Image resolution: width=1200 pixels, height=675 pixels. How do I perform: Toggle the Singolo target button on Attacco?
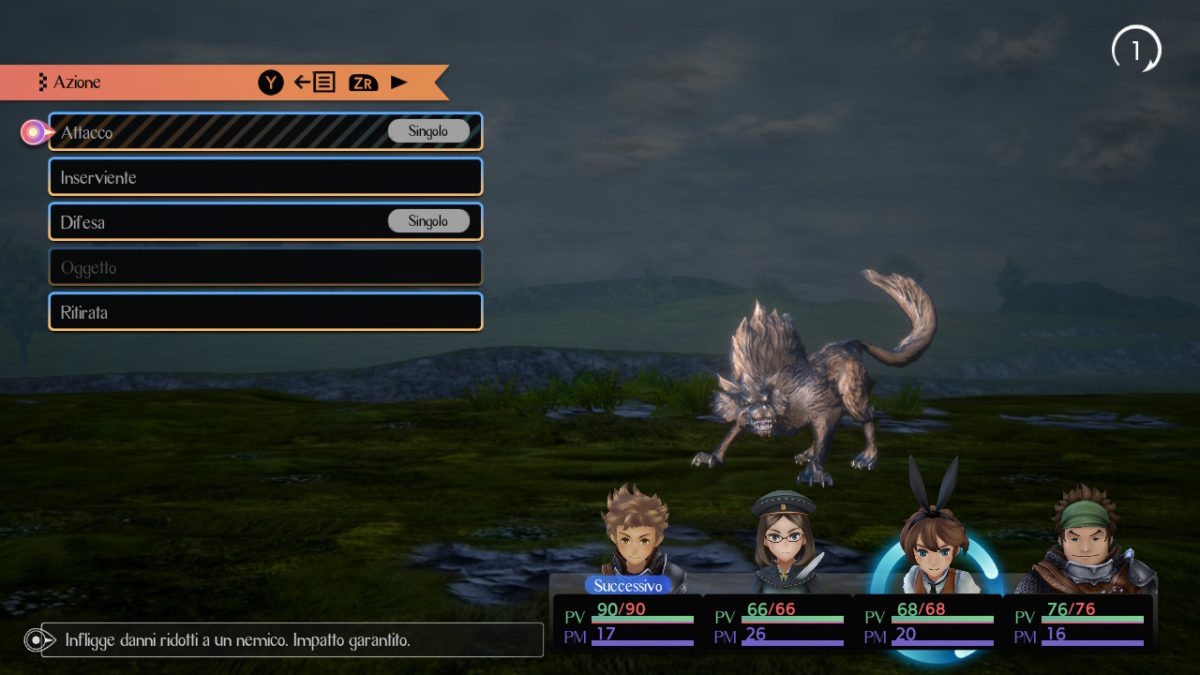[428, 131]
